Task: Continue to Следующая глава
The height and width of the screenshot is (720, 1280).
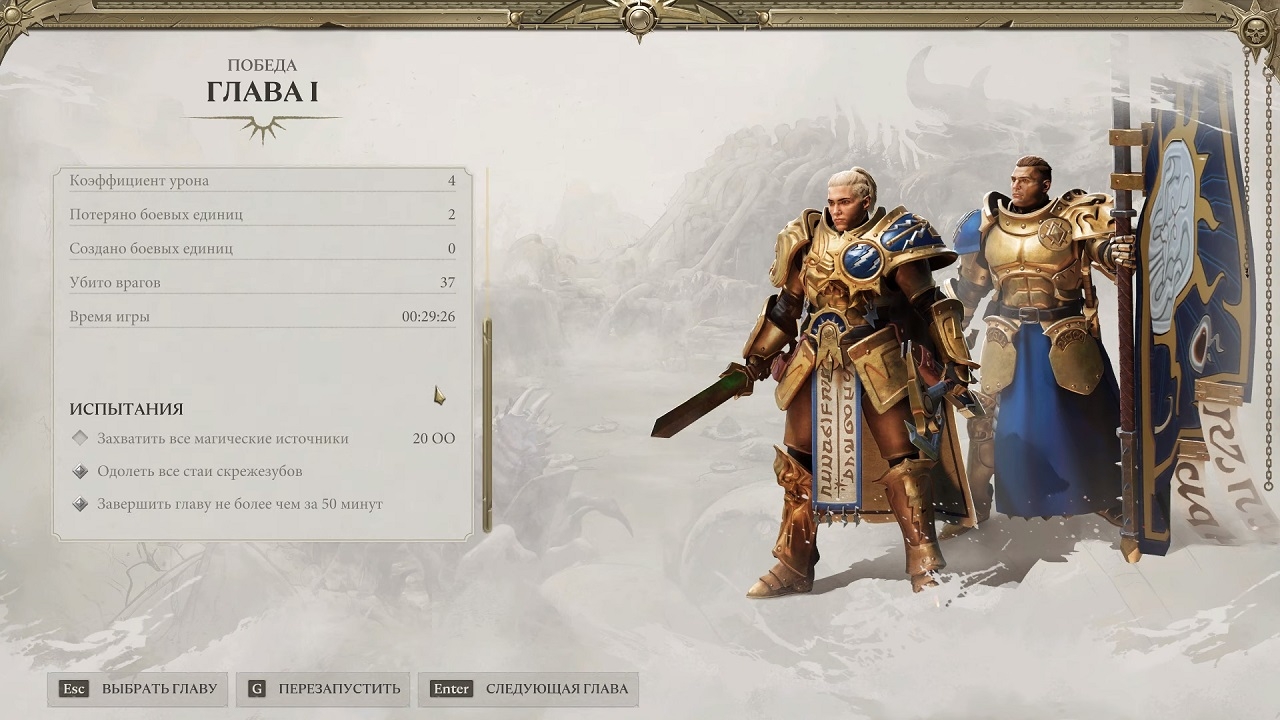Action: pos(529,689)
